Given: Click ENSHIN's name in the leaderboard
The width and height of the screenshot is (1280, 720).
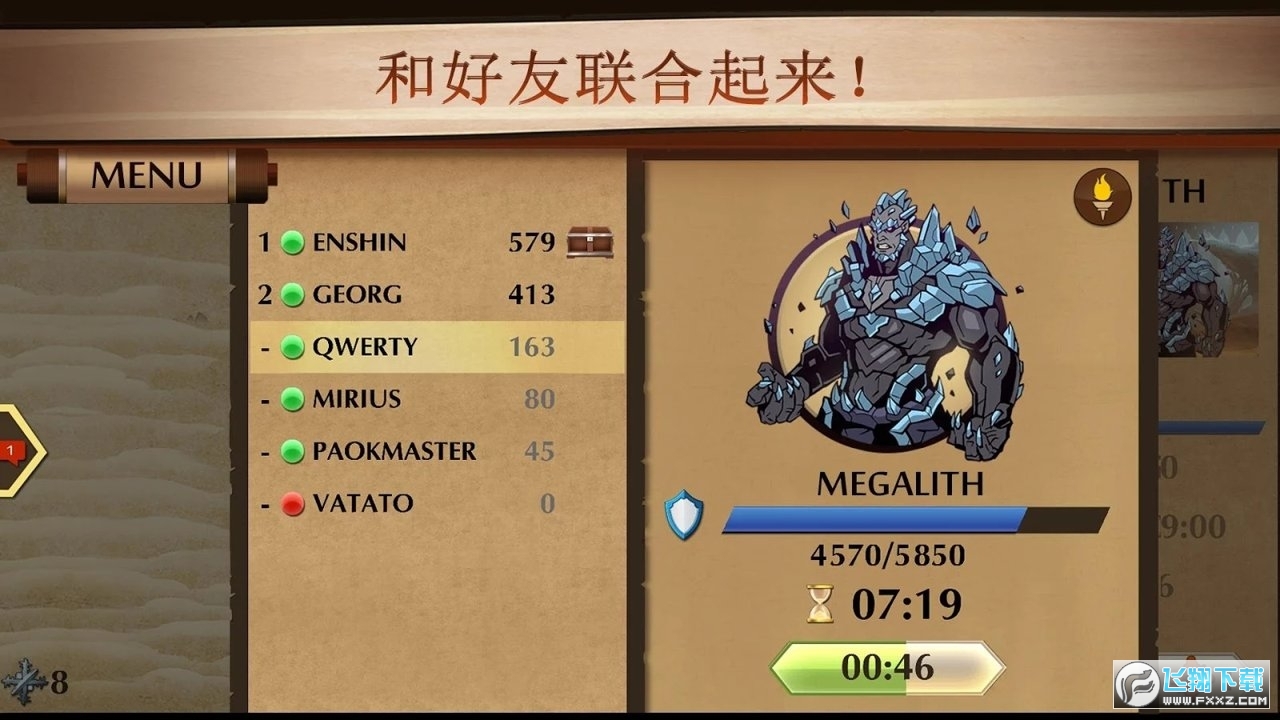Looking at the screenshot, I should [360, 242].
